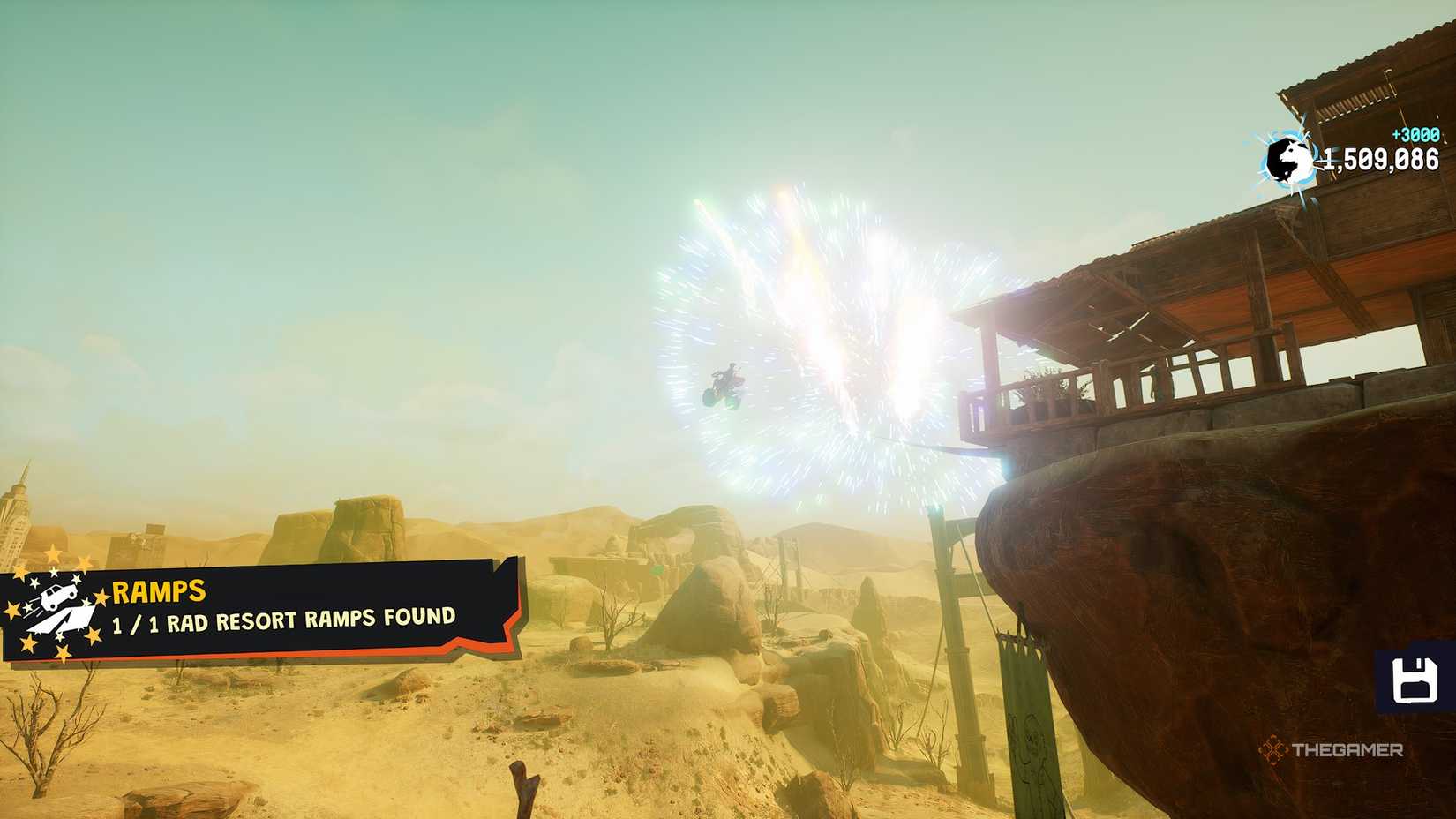Click the TheGamer diamond logo icon
Image resolution: width=1456 pixels, height=819 pixels.
(x=1272, y=748)
